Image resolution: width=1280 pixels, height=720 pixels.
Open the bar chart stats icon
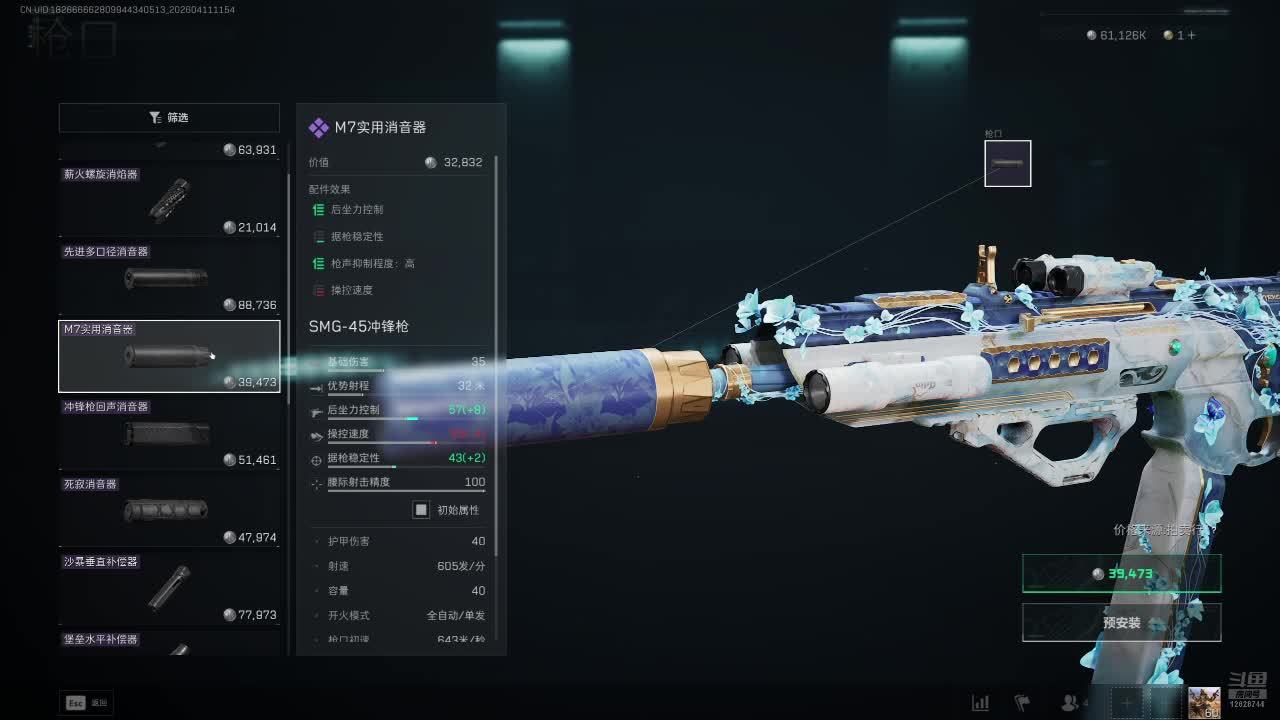point(981,703)
